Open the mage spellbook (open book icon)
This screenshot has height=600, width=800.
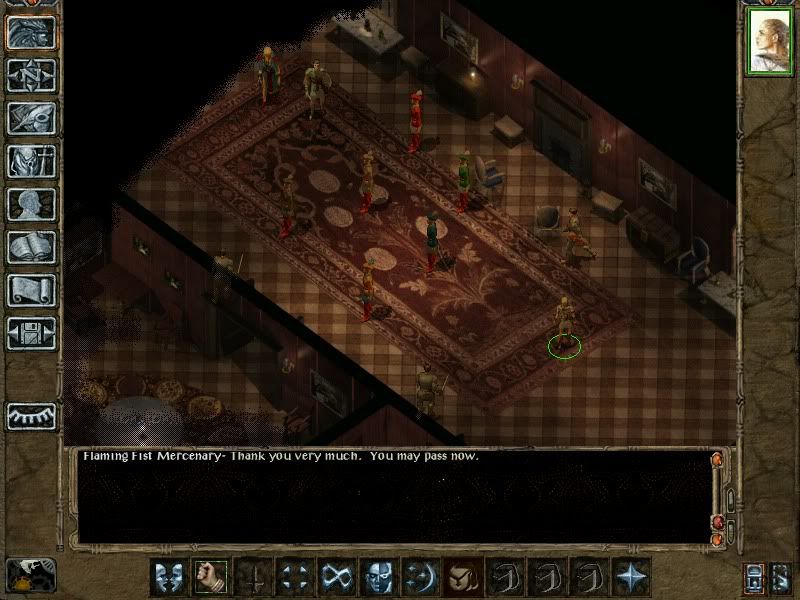pos(31,247)
